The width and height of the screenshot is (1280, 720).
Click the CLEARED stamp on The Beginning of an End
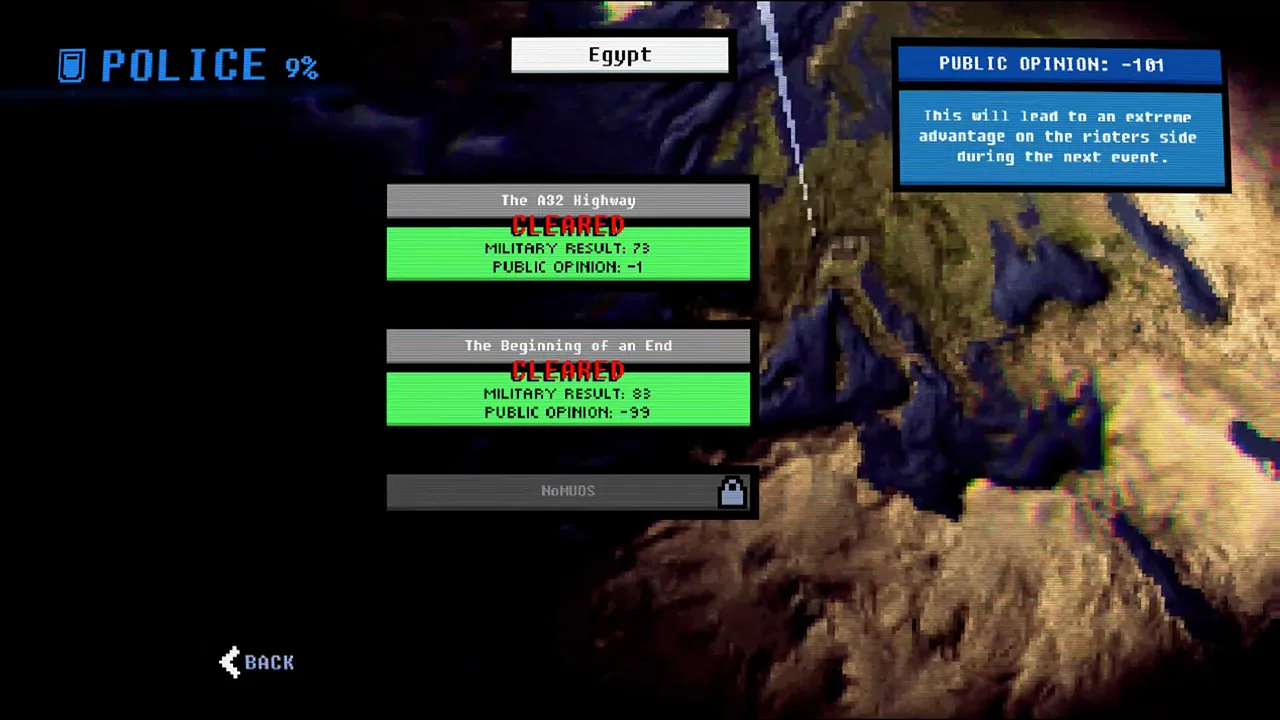pyautogui.click(x=568, y=371)
